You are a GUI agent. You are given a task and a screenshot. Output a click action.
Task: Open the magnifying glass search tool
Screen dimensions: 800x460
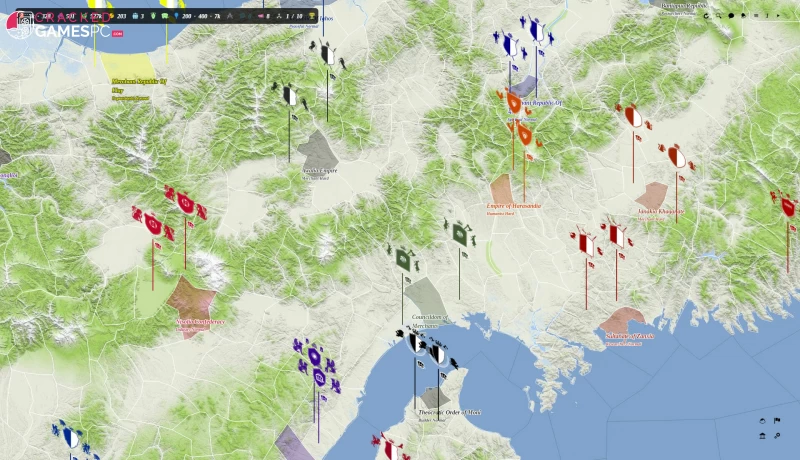coord(718,16)
